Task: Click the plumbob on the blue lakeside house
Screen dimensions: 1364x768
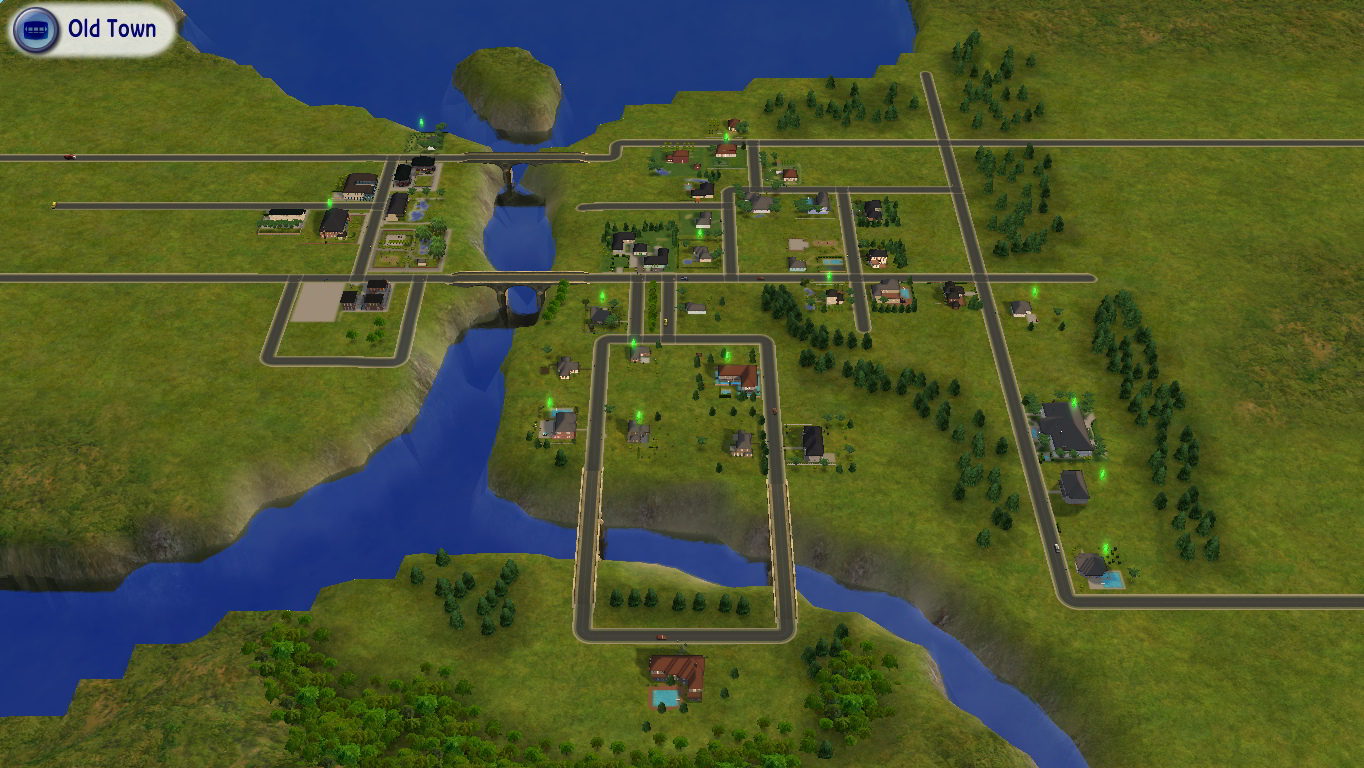Action: point(549,403)
